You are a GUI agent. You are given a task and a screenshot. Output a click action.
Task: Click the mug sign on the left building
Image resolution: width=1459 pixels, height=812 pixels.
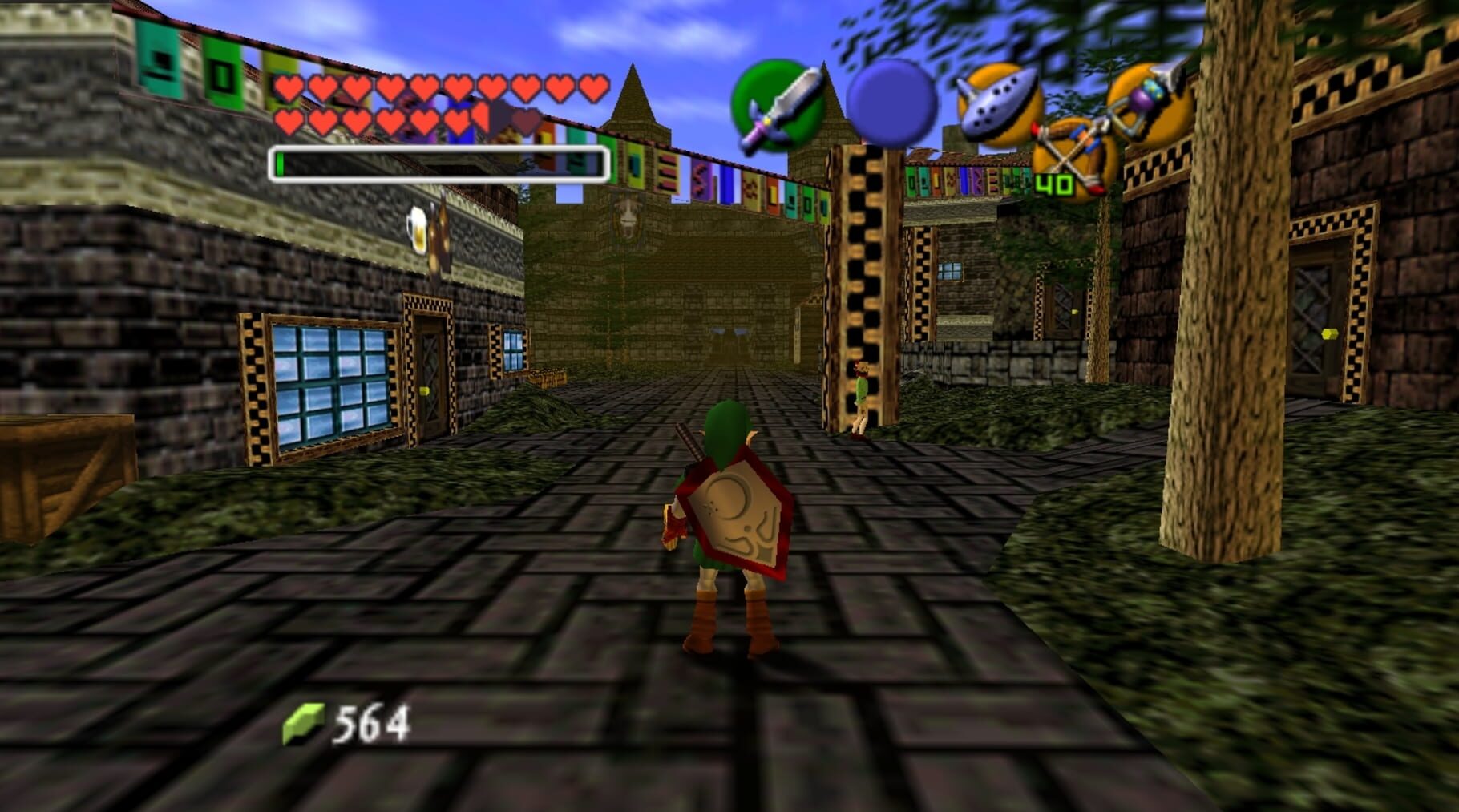(x=420, y=229)
